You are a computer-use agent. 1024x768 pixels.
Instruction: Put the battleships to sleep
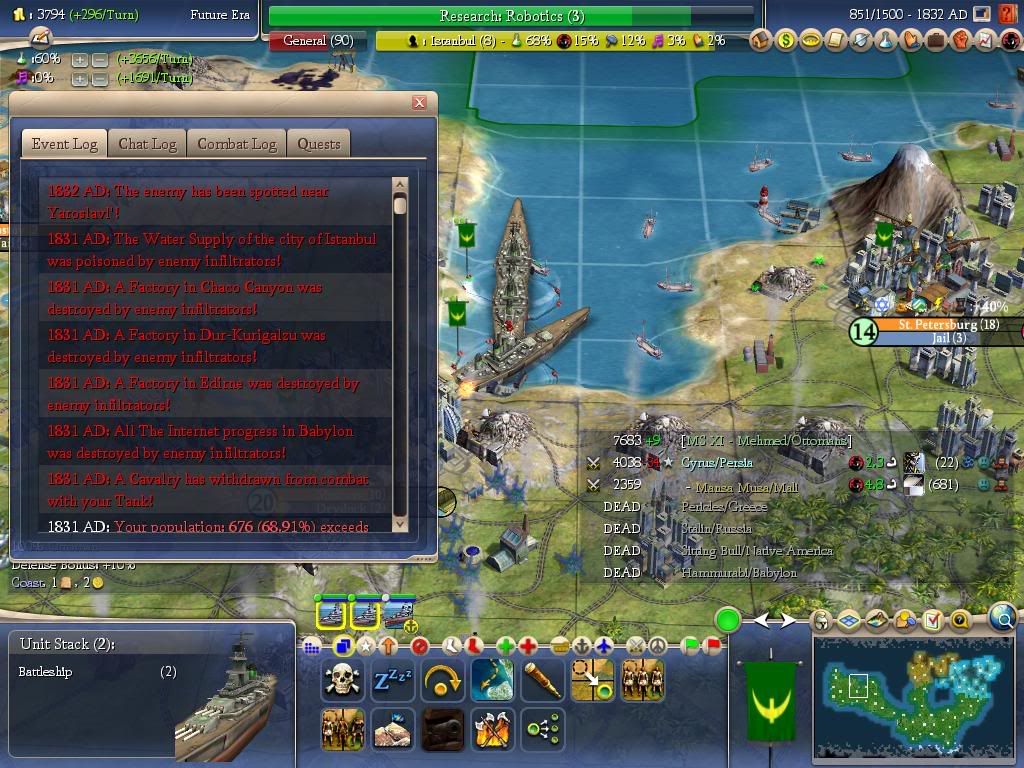pos(392,681)
